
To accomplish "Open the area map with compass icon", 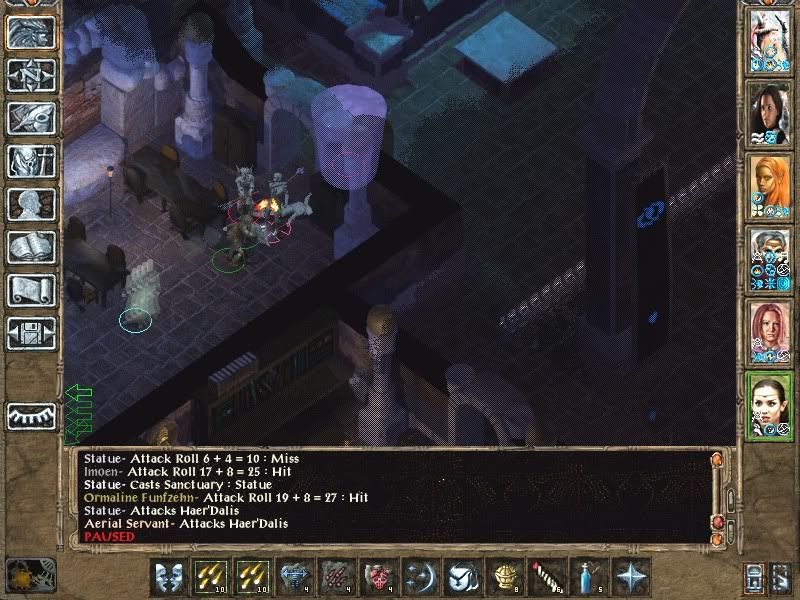I will tap(31, 75).
